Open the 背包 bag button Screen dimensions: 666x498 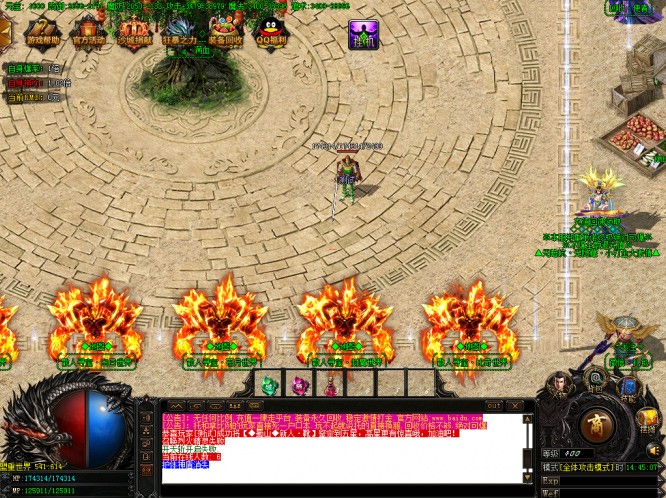click(x=595, y=381)
